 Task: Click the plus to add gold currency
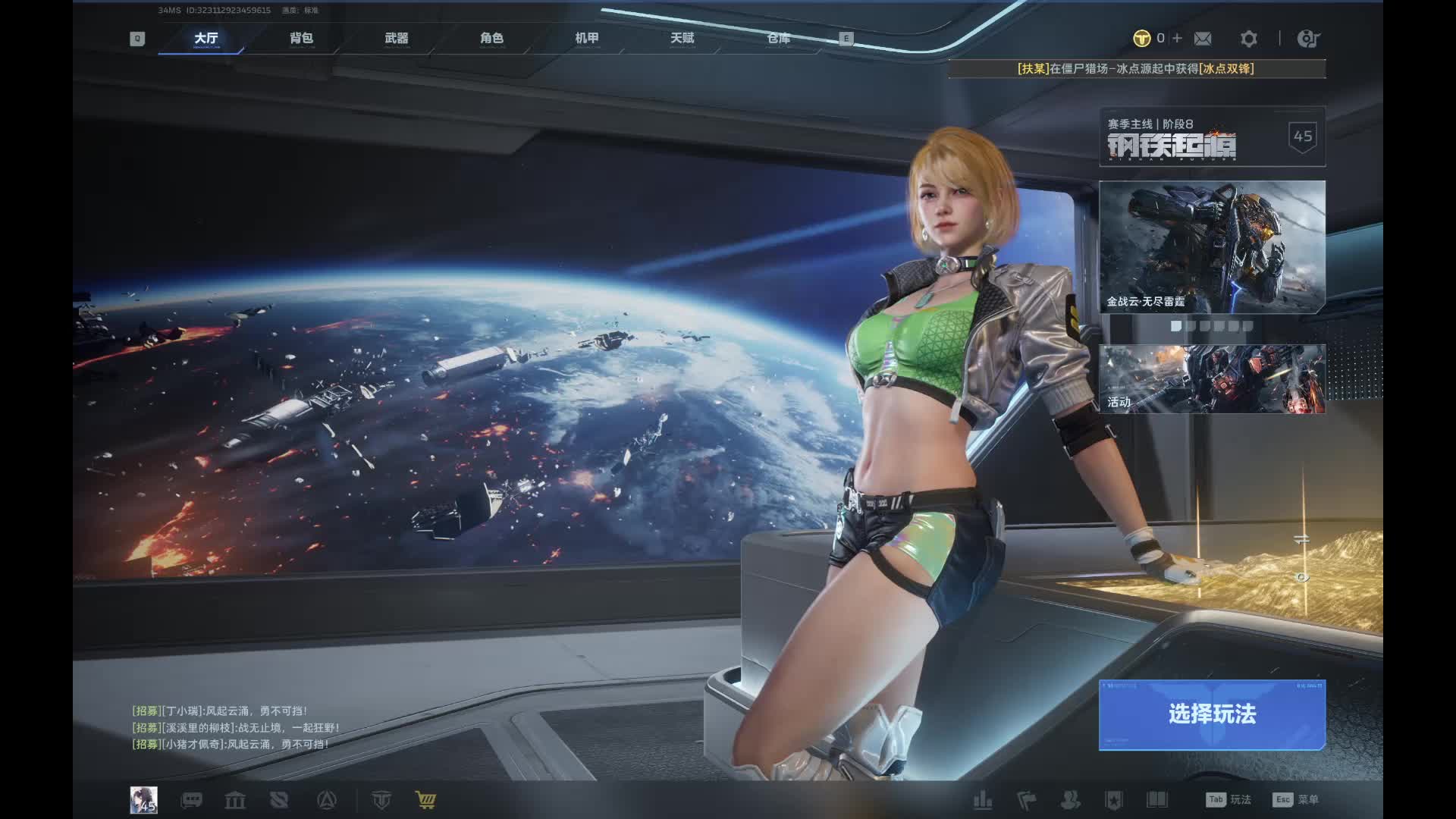point(1177,38)
